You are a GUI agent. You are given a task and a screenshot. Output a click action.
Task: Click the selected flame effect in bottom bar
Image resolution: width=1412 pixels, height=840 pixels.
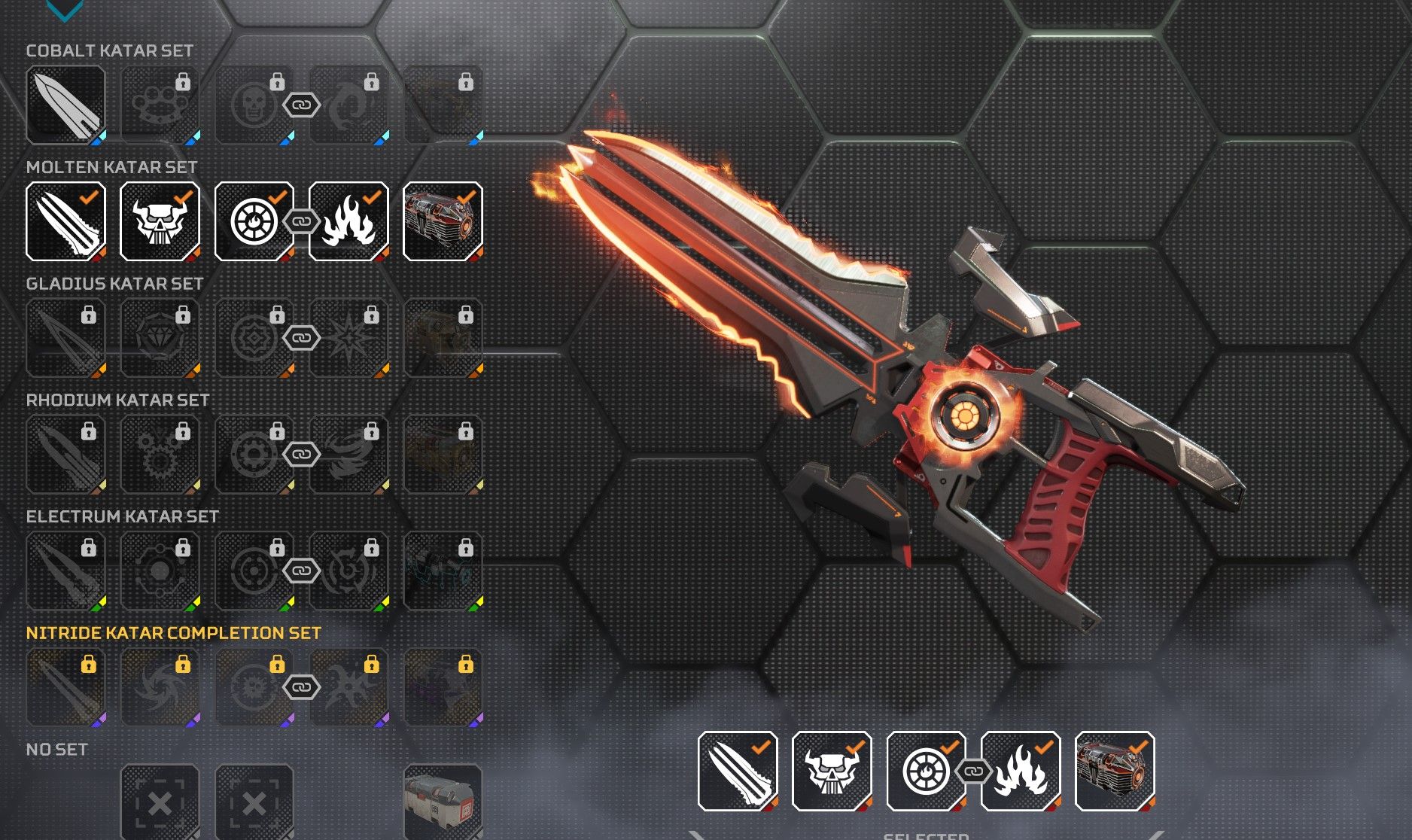click(x=1021, y=771)
